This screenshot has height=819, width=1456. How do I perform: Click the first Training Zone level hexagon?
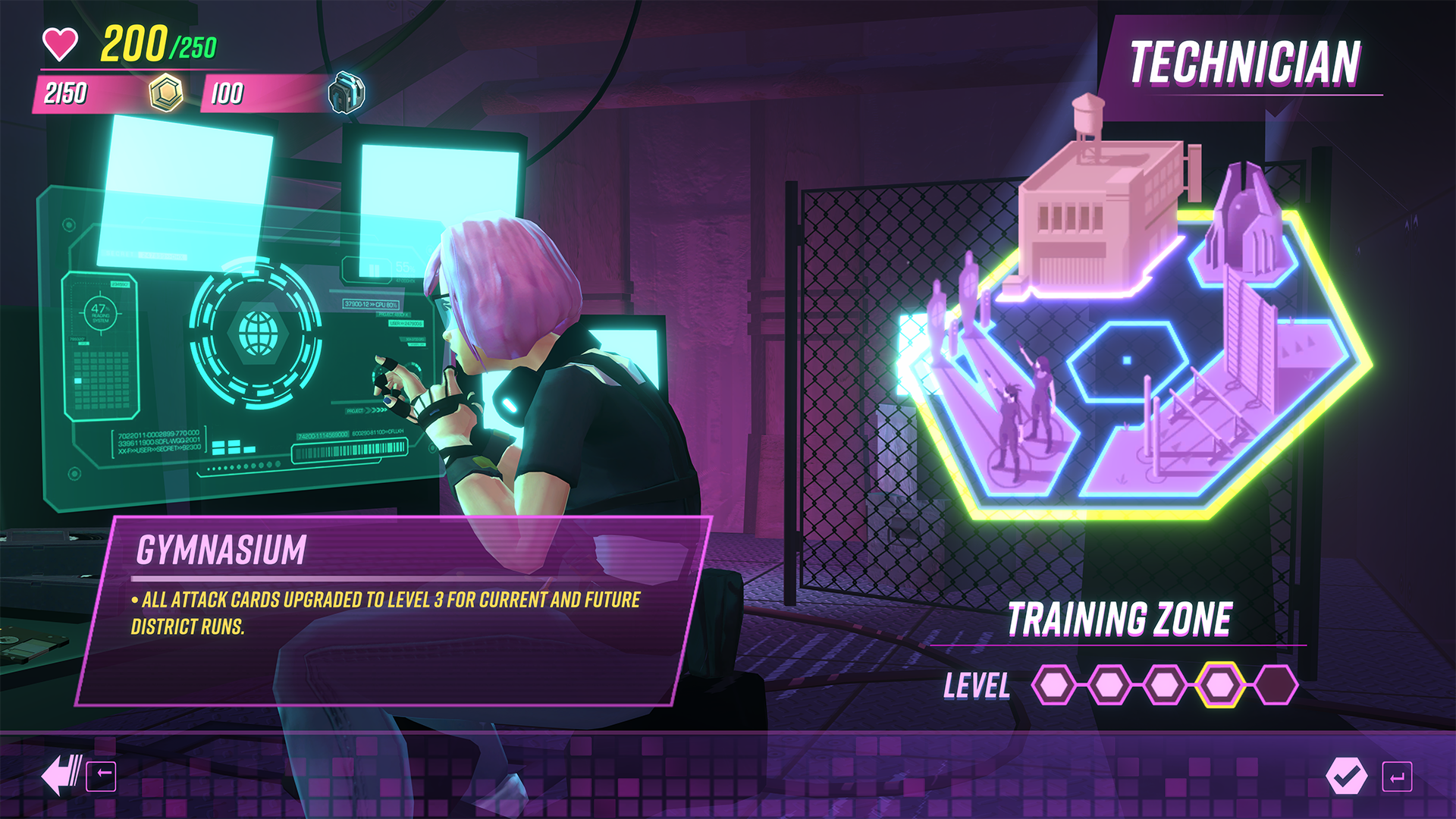pos(1054,686)
